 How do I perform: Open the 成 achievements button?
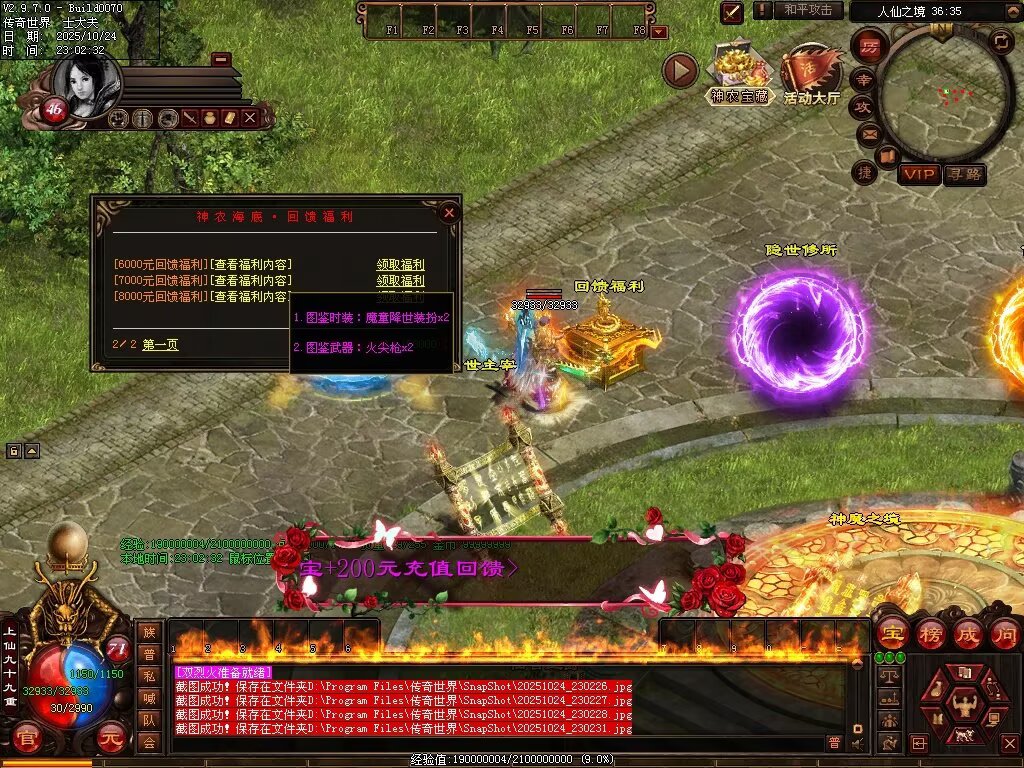click(968, 634)
